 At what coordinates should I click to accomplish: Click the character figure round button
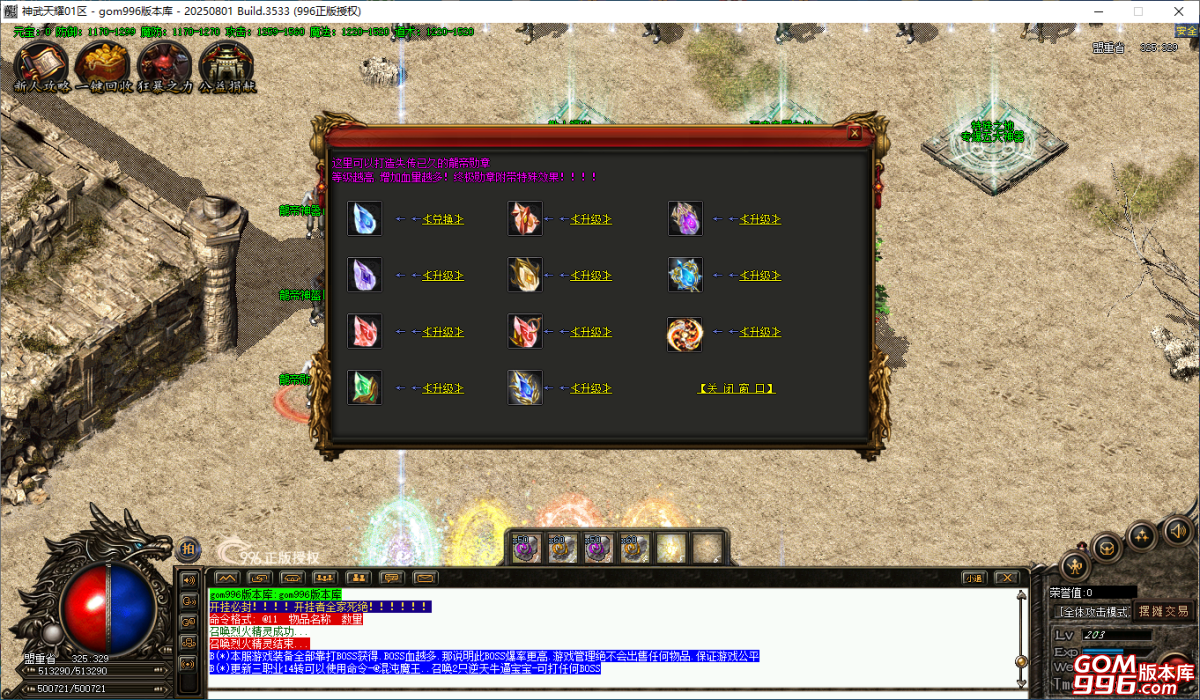1074,565
